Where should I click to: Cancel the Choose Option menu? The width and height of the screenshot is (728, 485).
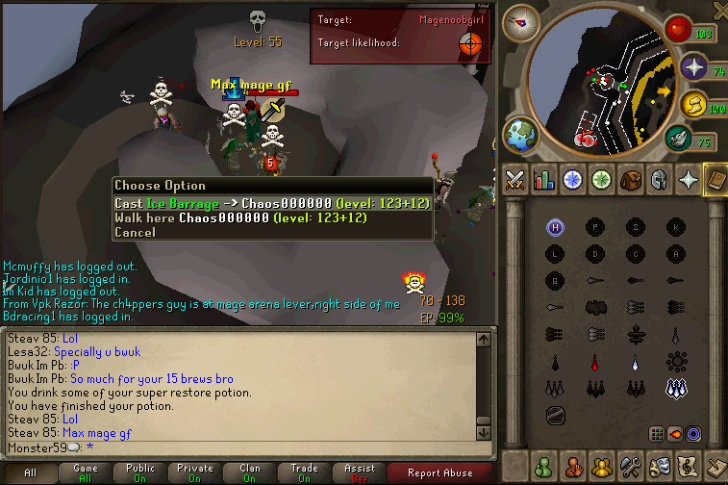pyautogui.click(x=135, y=232)
